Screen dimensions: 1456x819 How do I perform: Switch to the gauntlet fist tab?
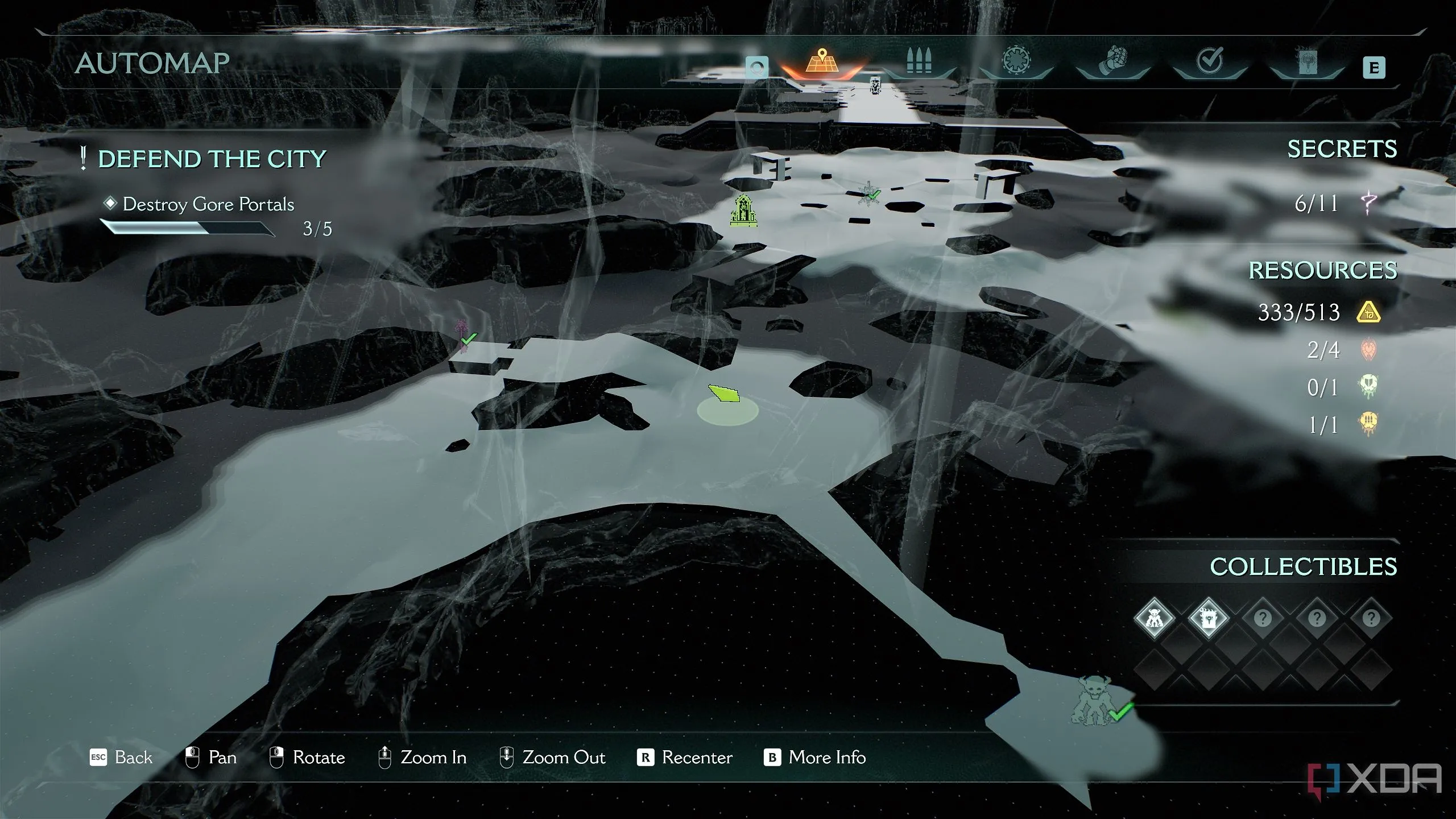tap(1112, 61)
